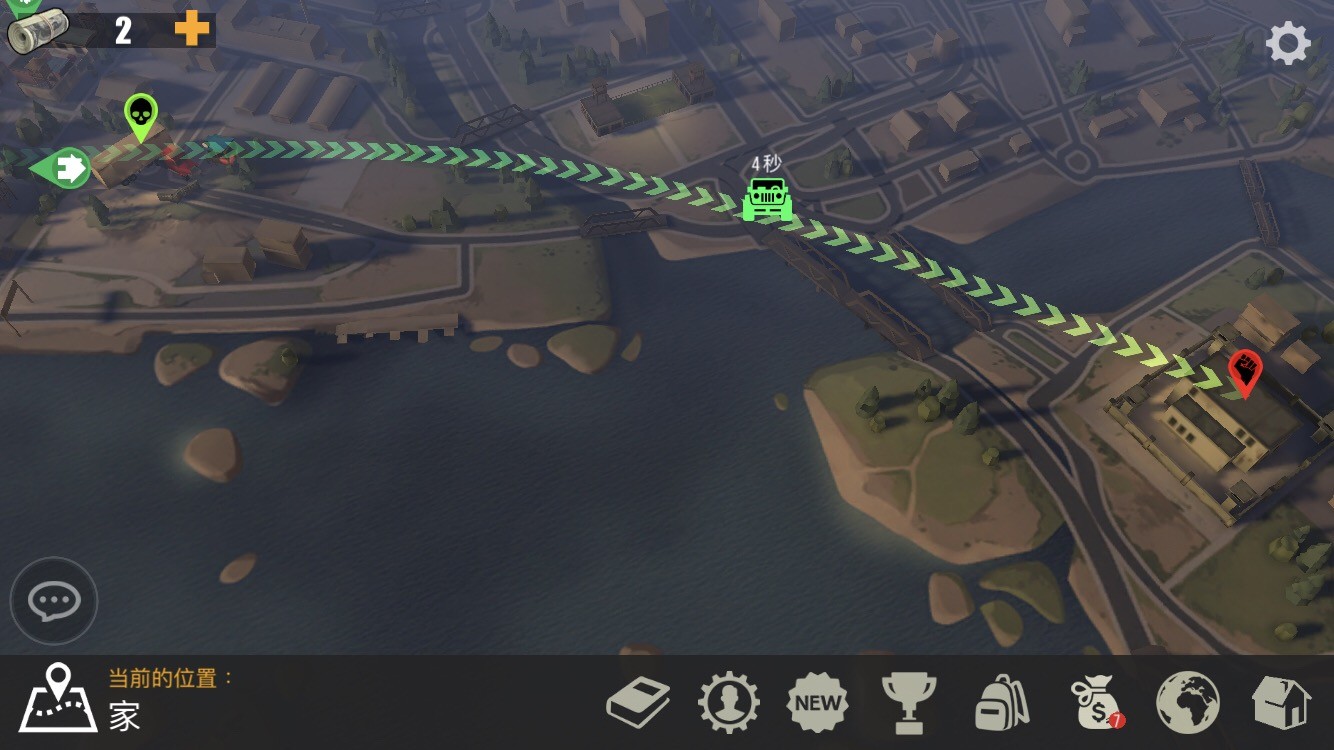Add more cash with the plus button
The width and height of the screenshot is (1334, 750).
pos(192,29)
